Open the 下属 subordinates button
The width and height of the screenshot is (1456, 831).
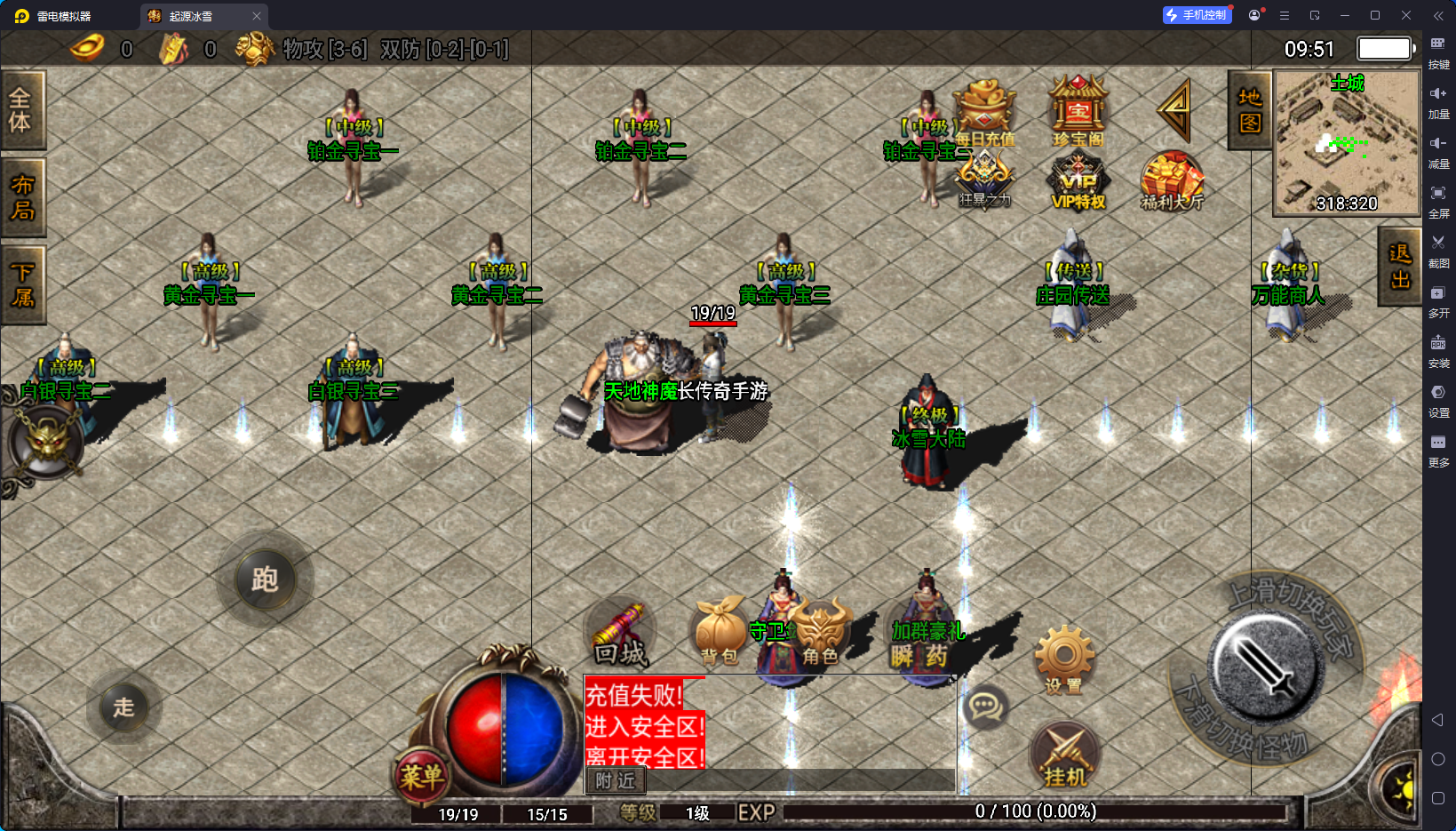(x=21, y=284)
